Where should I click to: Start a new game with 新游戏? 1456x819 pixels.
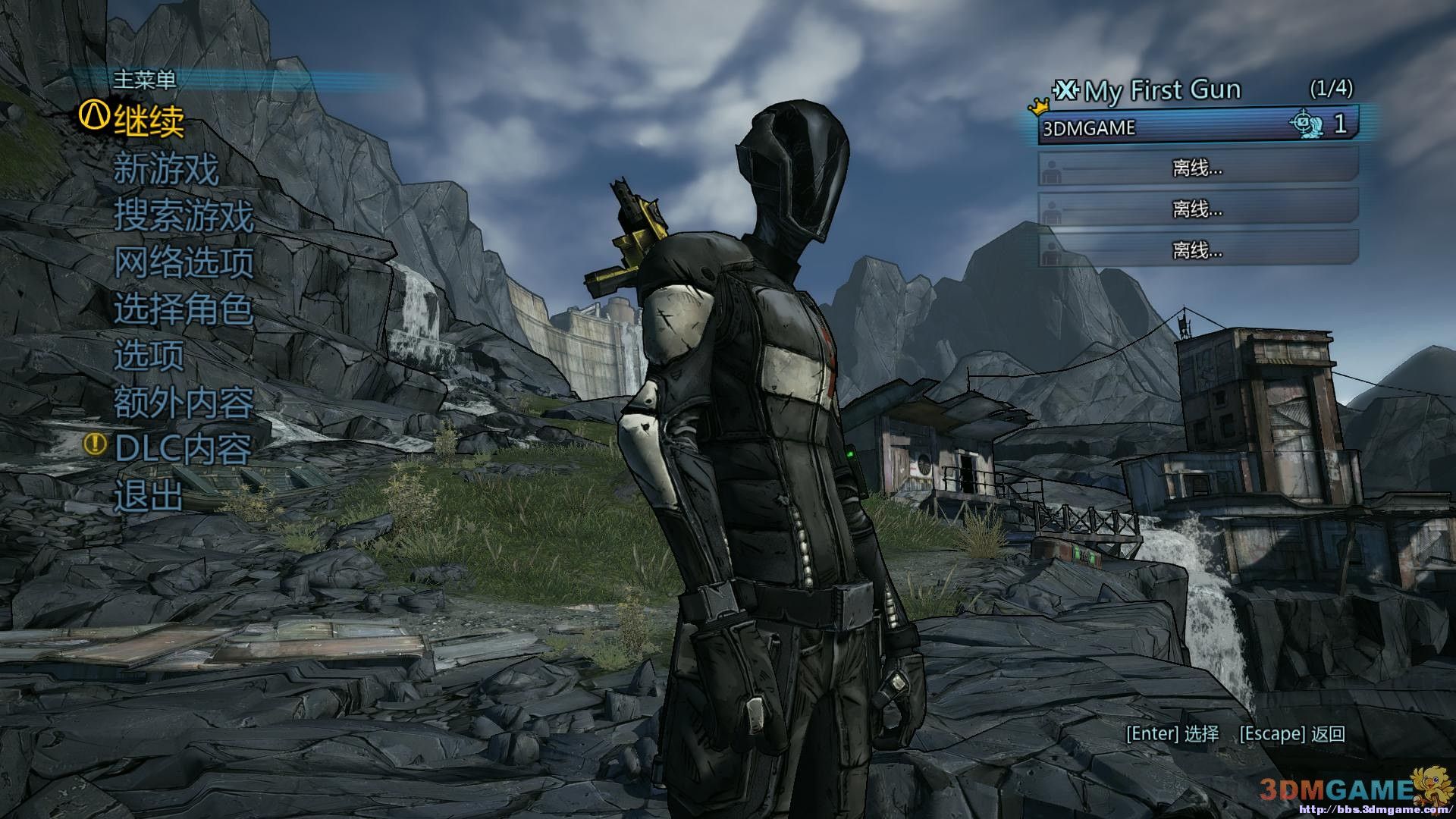click(x=166, y=168)
